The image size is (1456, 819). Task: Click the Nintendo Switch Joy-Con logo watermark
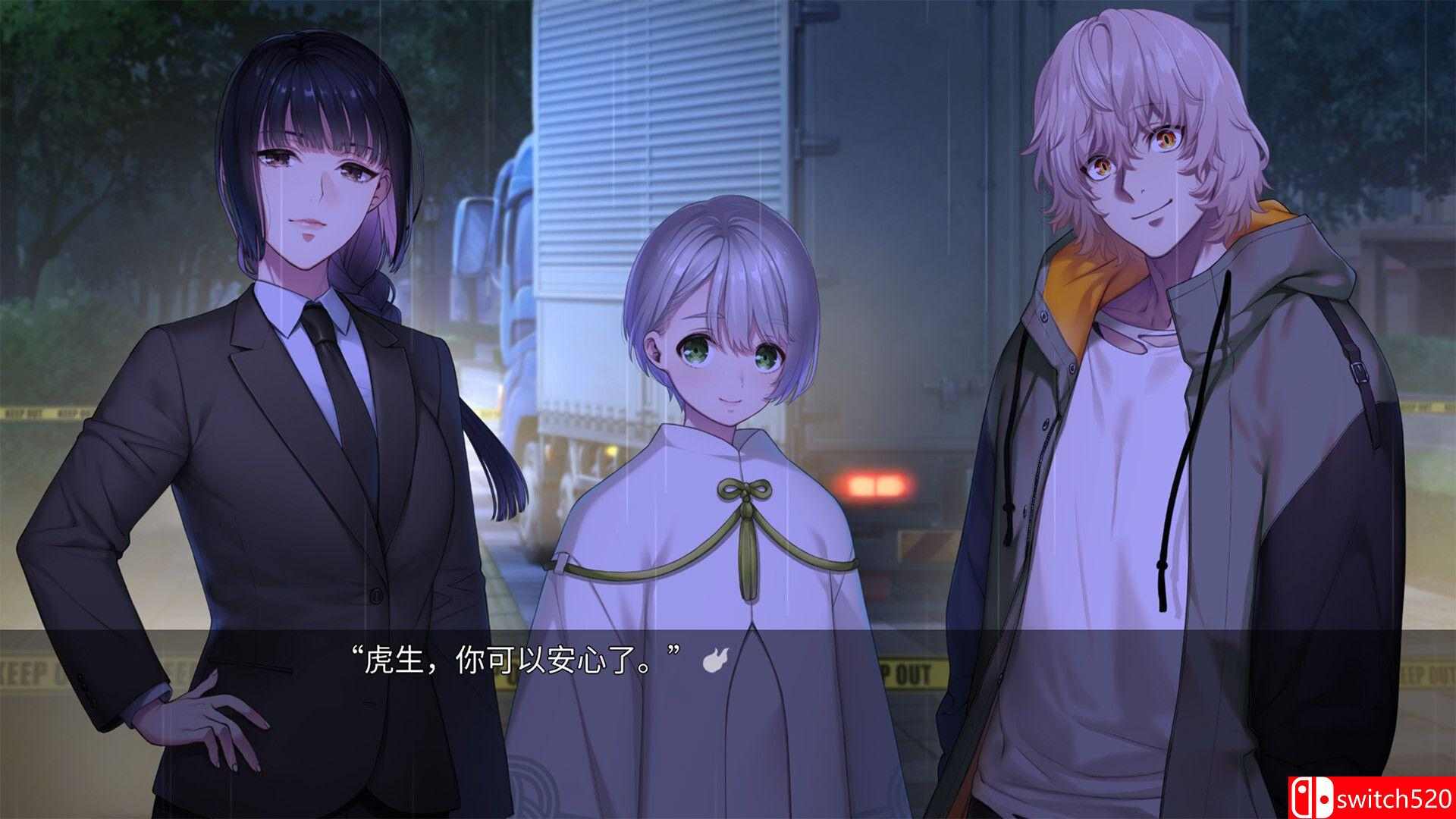point(1312,796)
